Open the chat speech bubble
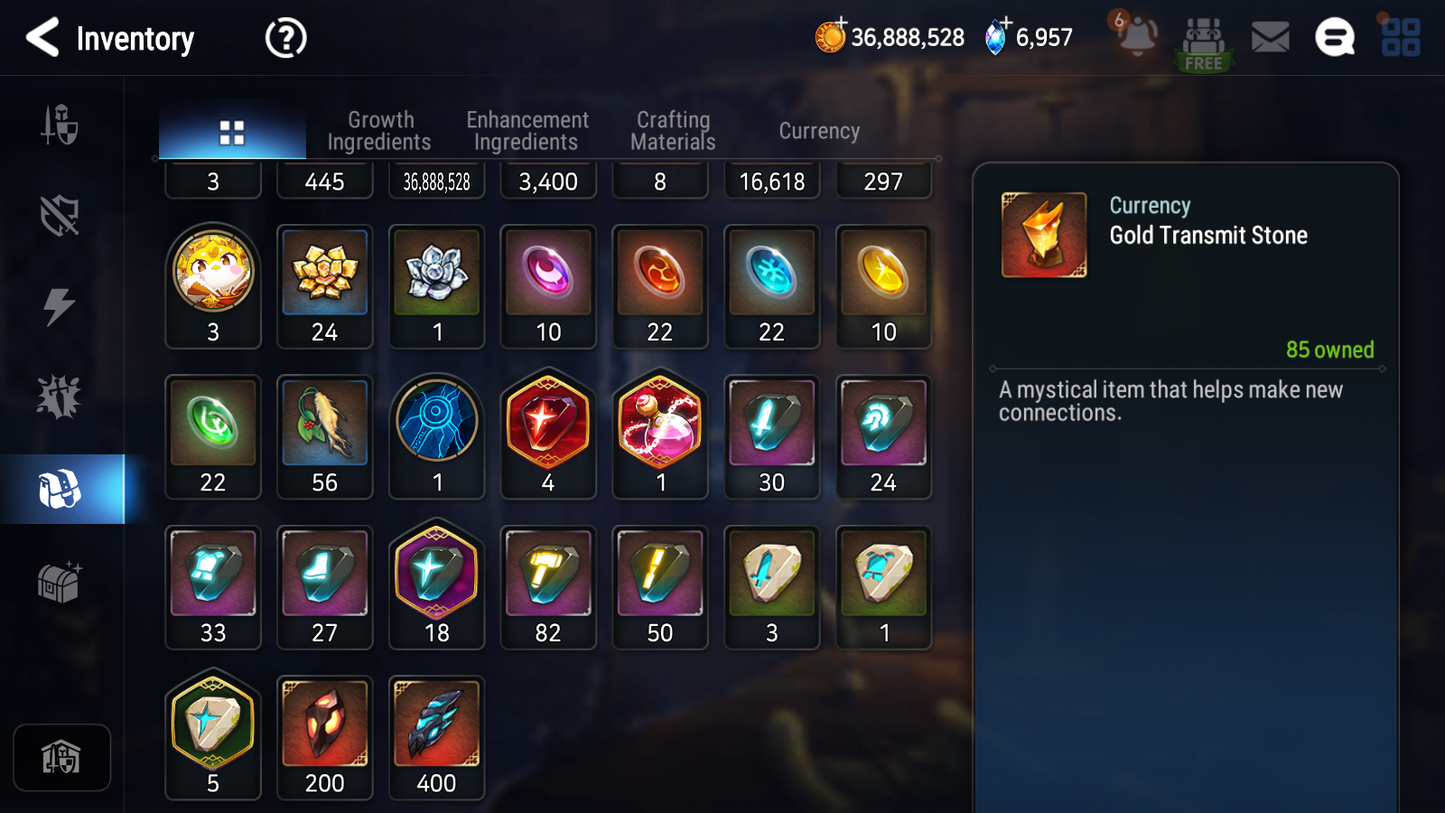1445x813 pixels. tap(1334, 38)
